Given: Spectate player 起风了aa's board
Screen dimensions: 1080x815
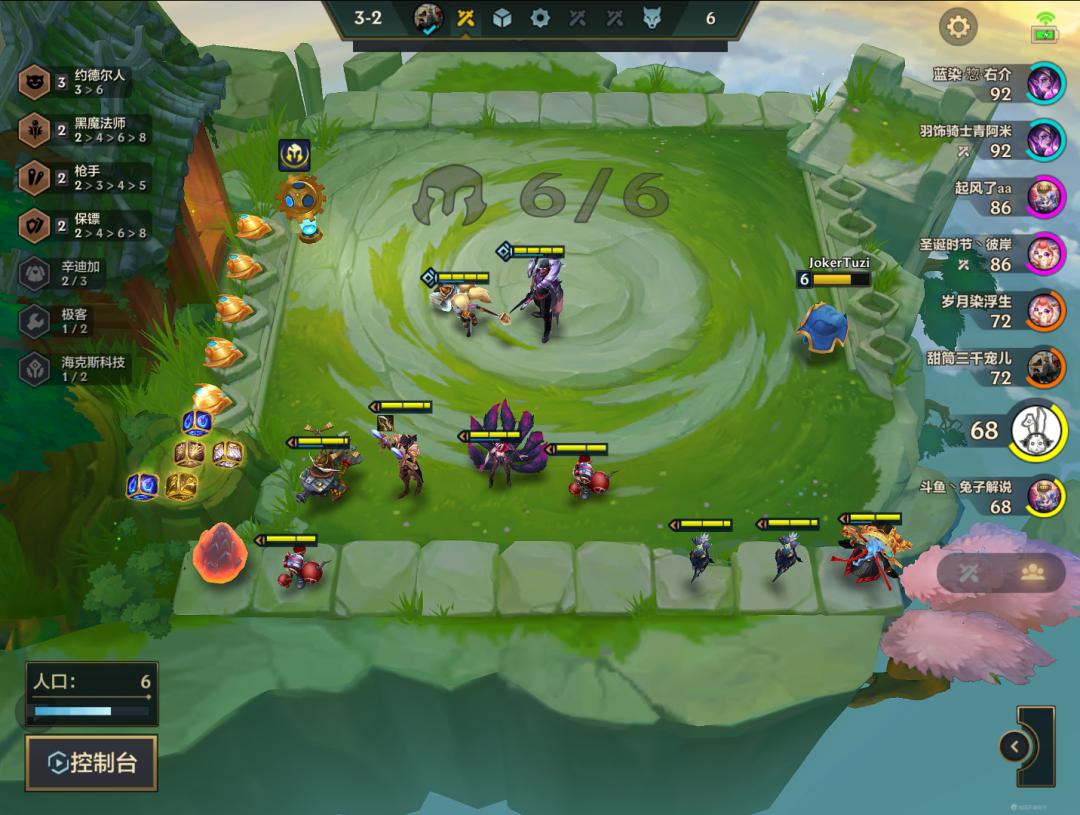Looking at the screenshot, I should [x=1046, y=196].
